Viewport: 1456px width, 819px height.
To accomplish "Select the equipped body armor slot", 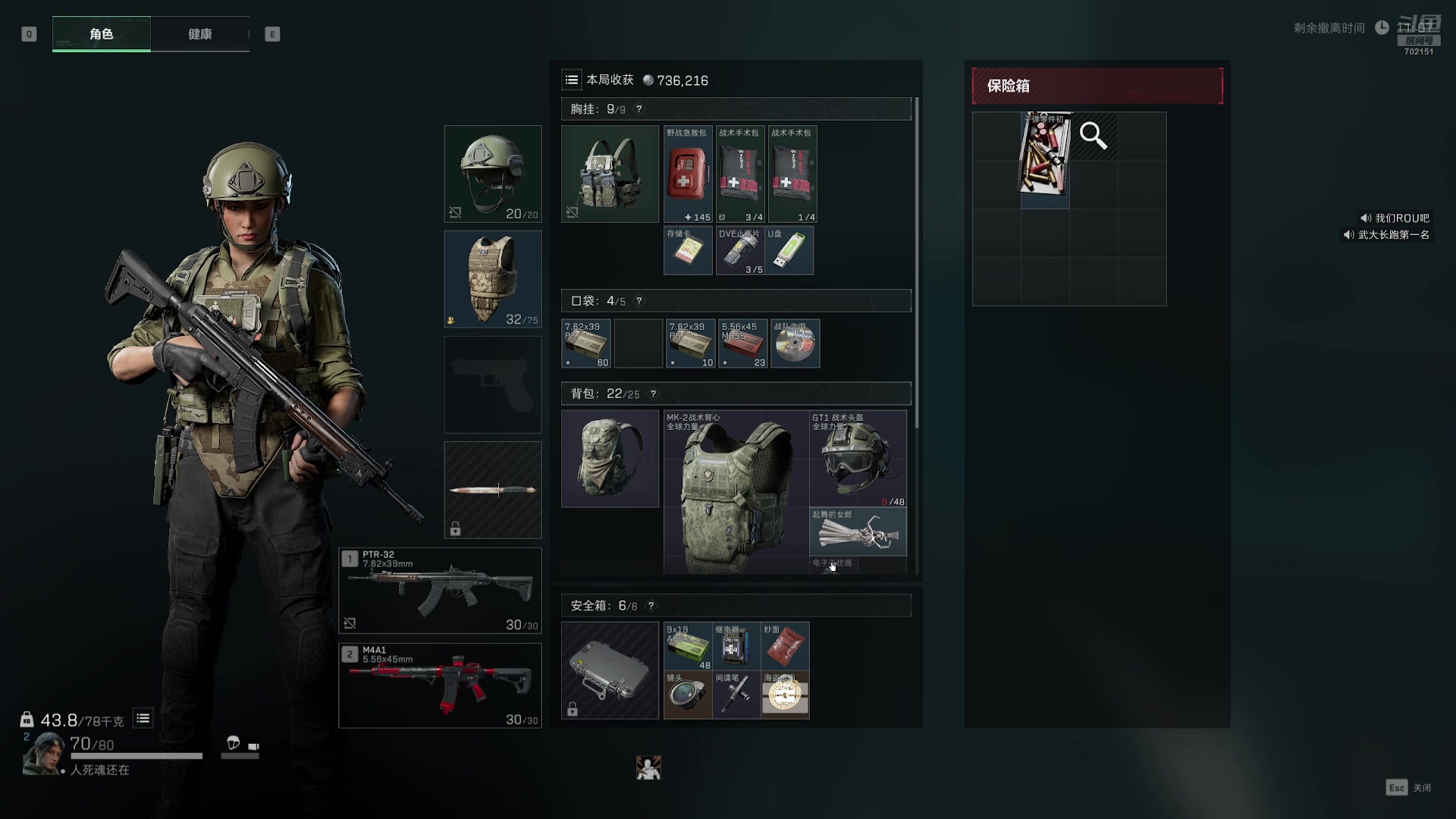I will [x=493, y=279].
